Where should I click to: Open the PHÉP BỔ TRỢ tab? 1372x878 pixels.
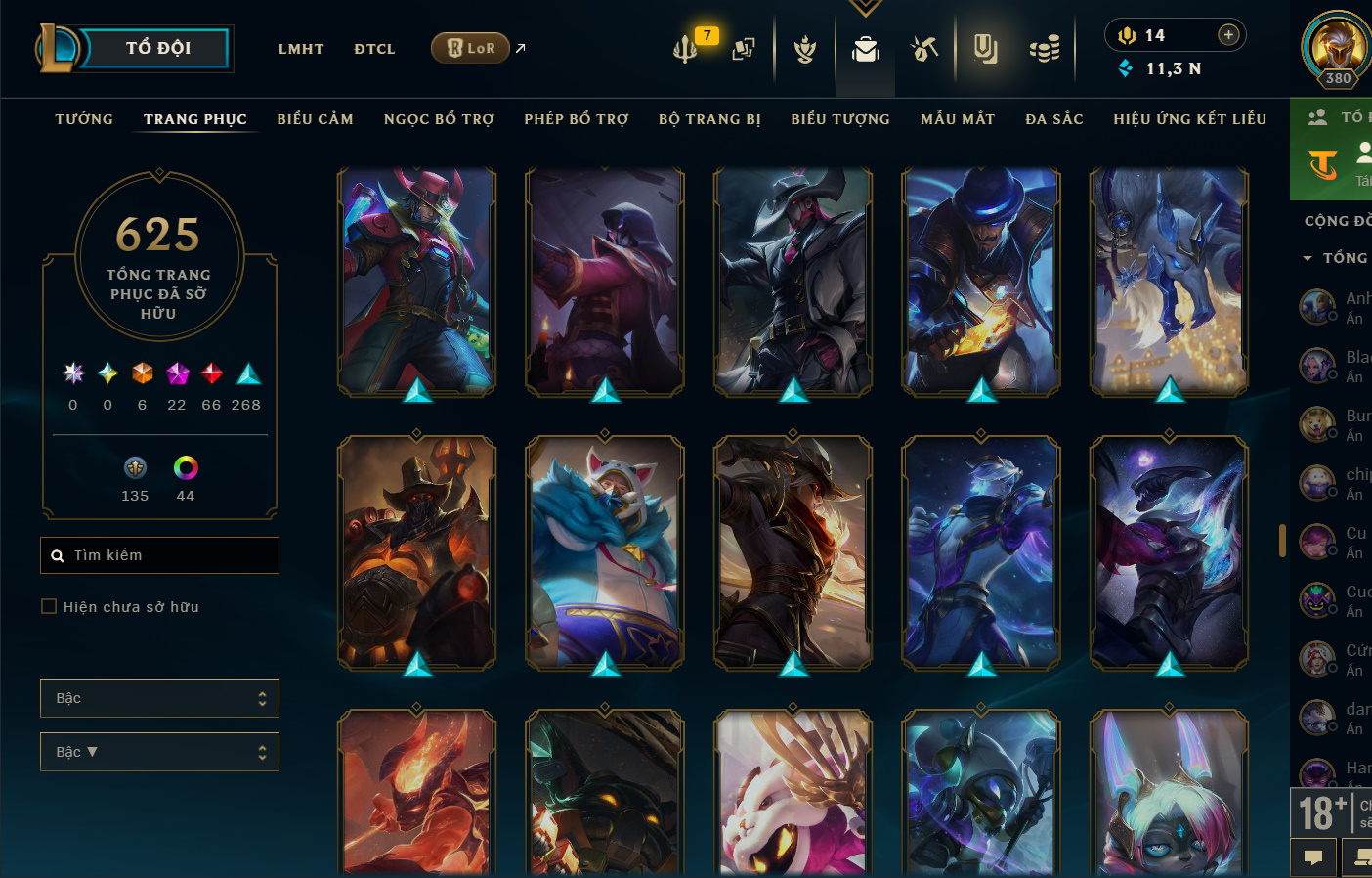pos(577,119)
